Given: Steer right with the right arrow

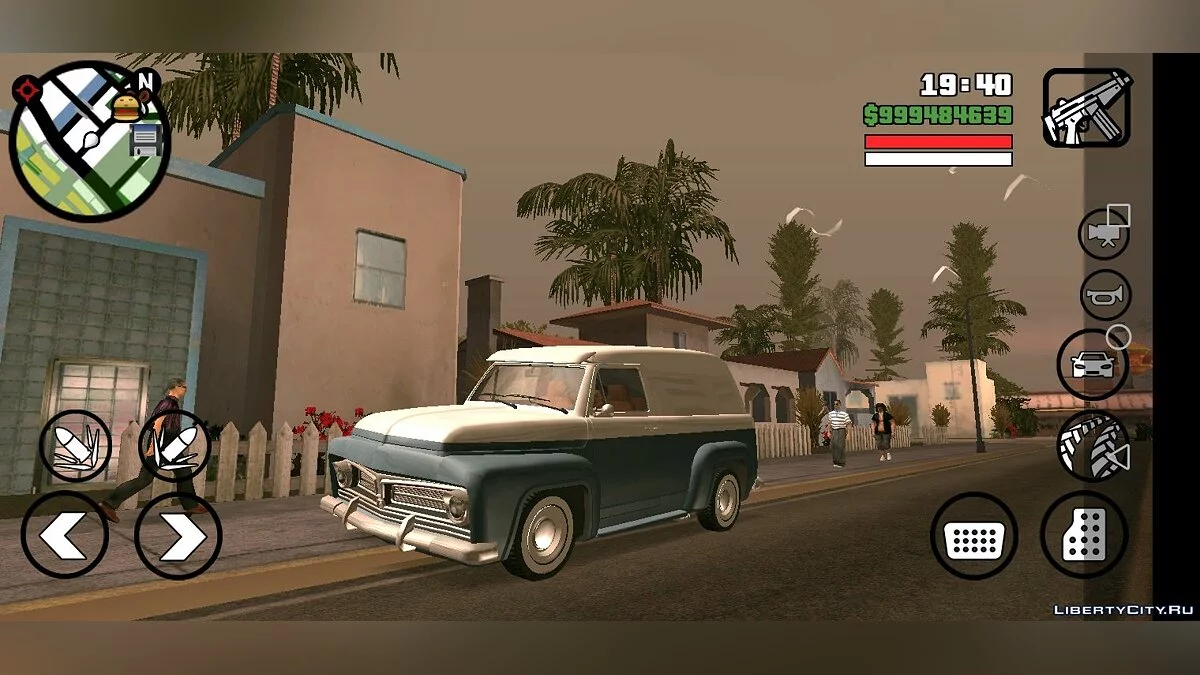Looking at the screenshot, I should click(178, 536).
